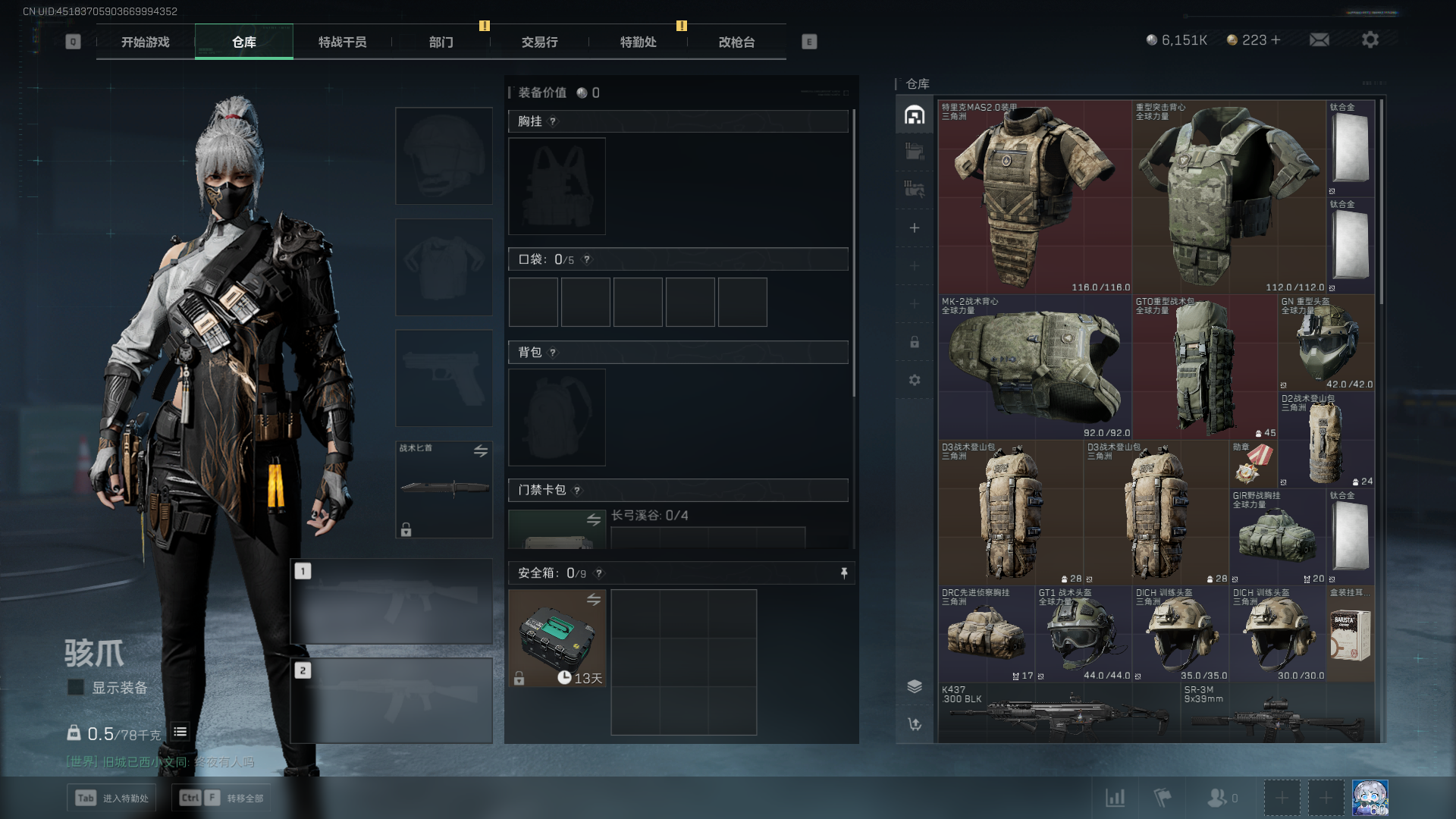Click the player avatar portrait

(1370, 798)
